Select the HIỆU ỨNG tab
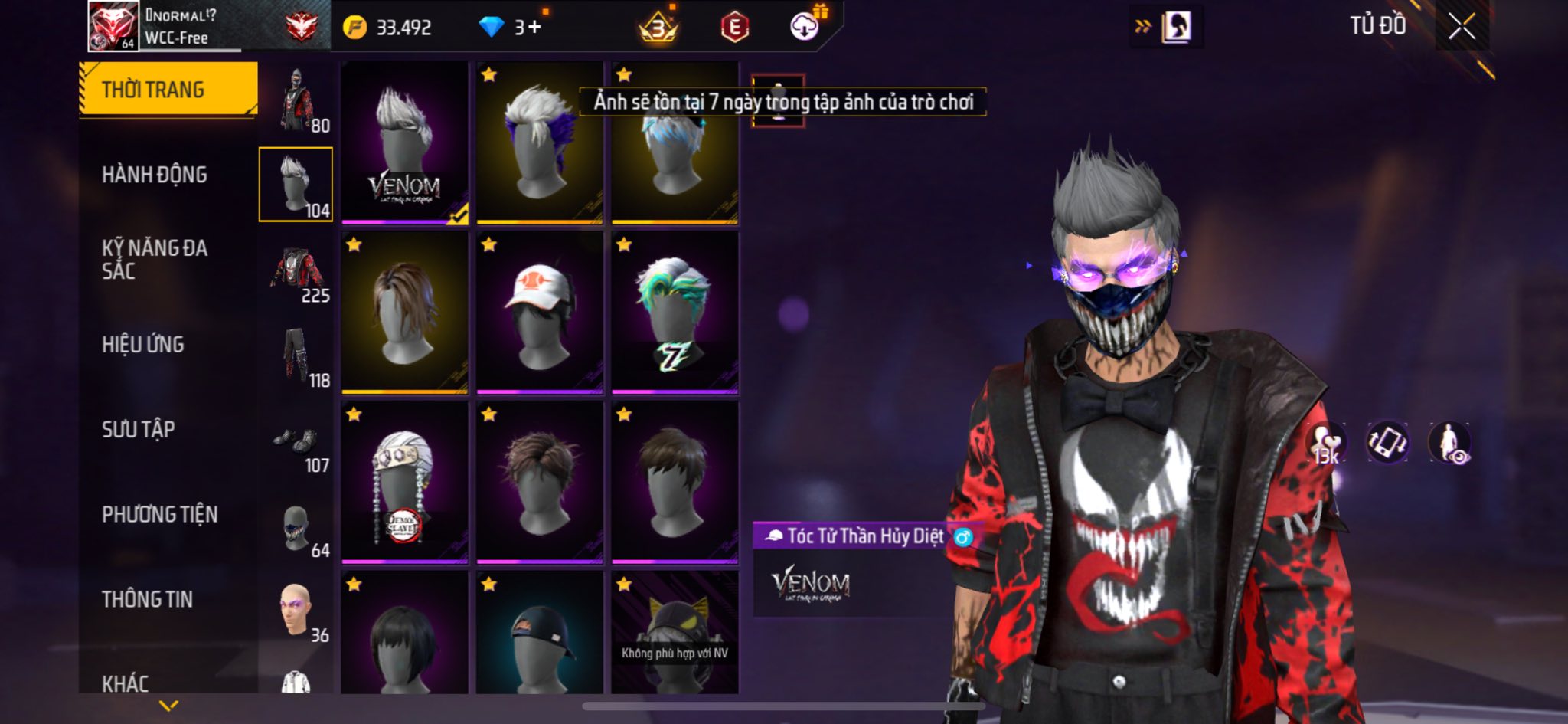The image size is (1568, 724). click(x=143, y=345)
